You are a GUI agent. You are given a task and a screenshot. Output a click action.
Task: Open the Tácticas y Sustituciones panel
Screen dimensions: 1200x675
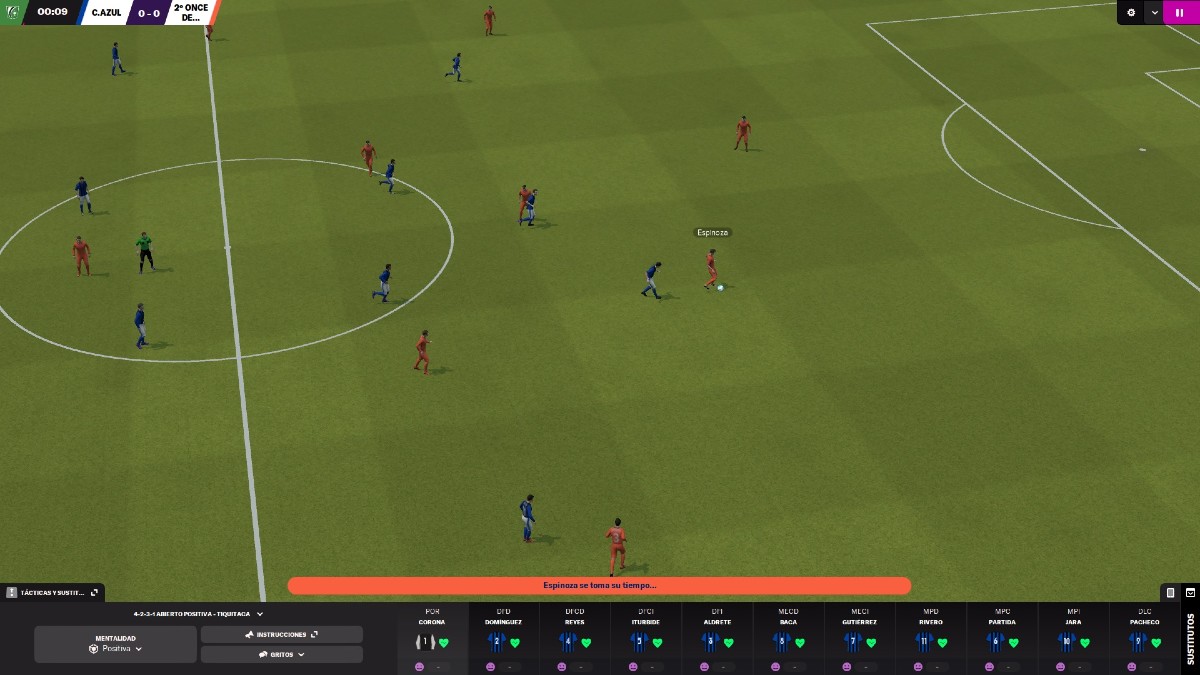point(52,592)
